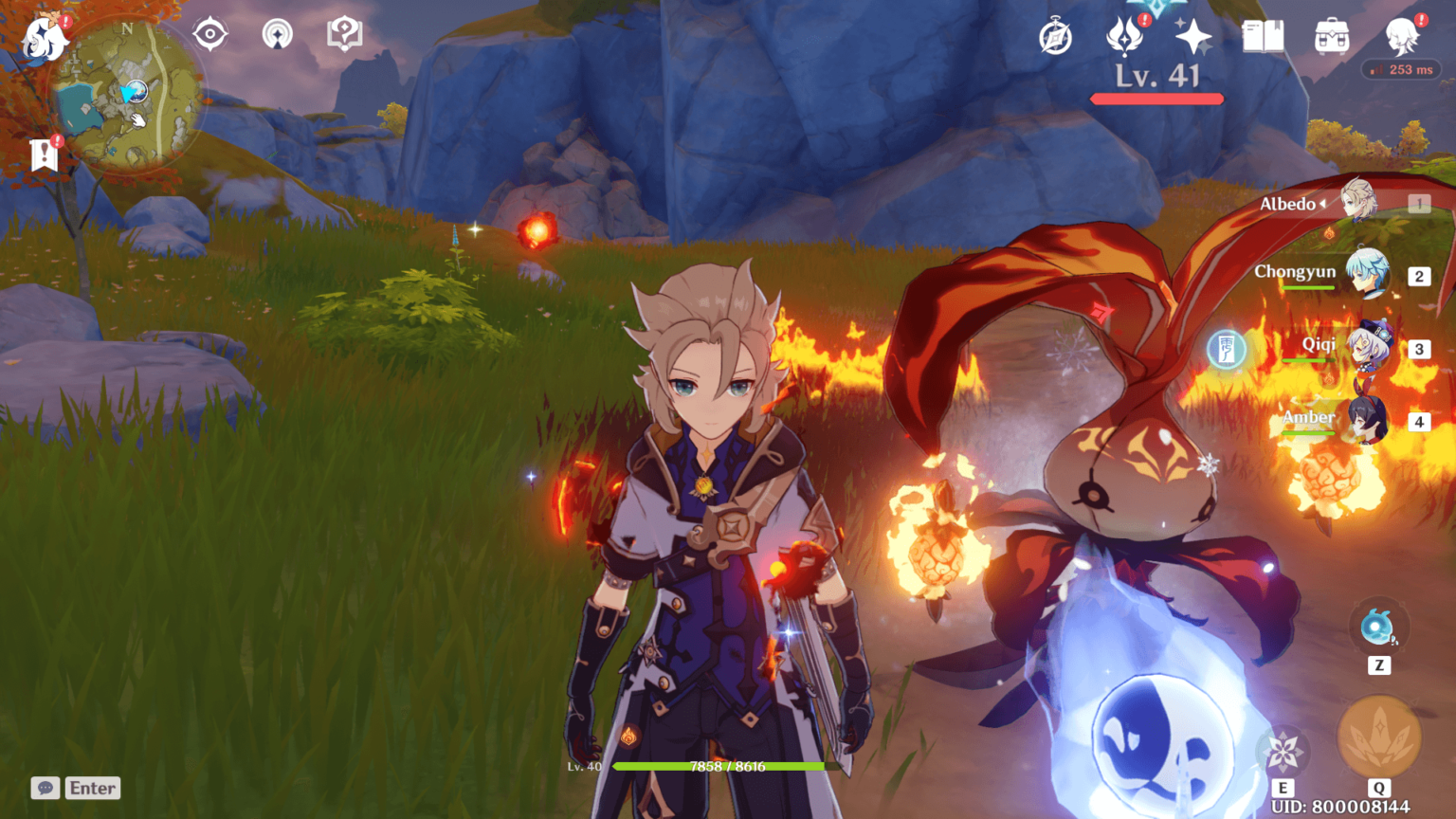The height and width of the screenshot is (819, 1456).
Task: Open the character screen icon
Action: (x=1401, y=37)
